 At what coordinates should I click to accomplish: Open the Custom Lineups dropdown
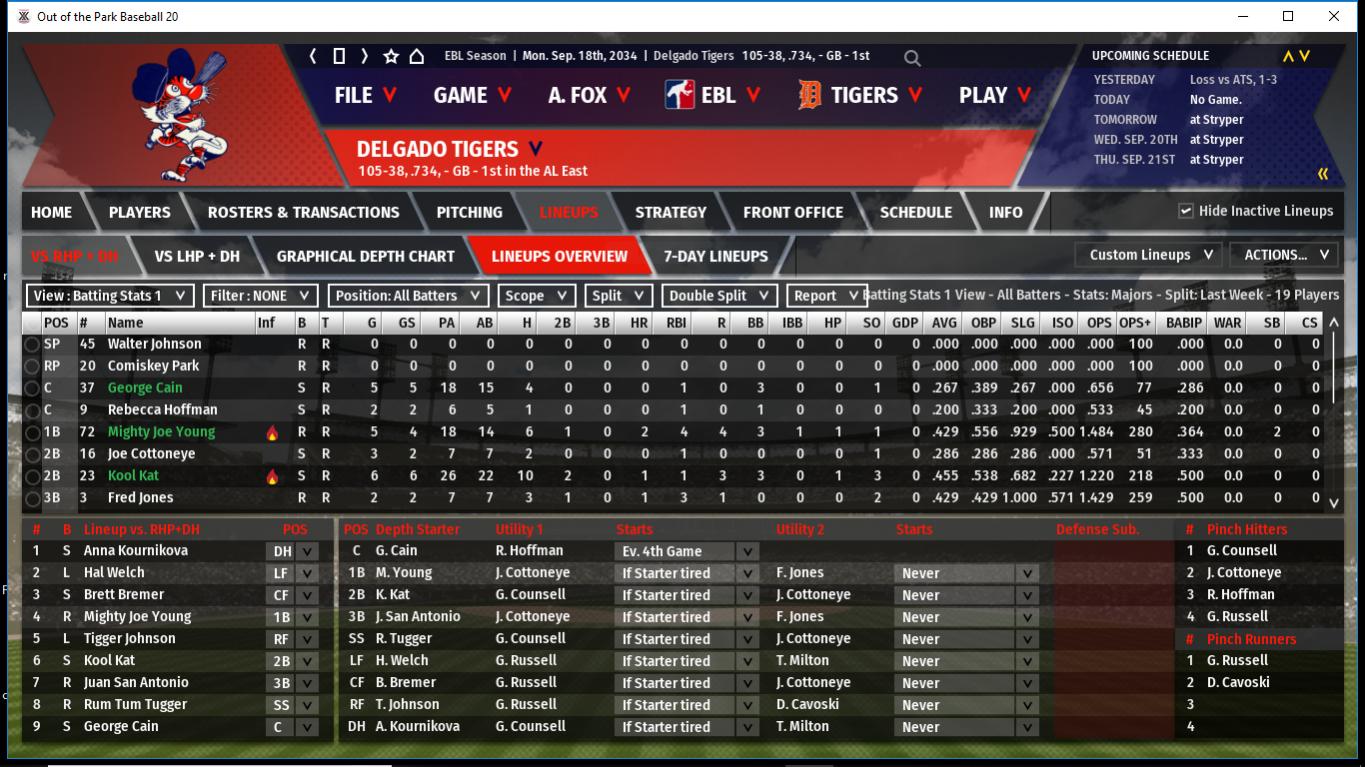[1151, 255]
